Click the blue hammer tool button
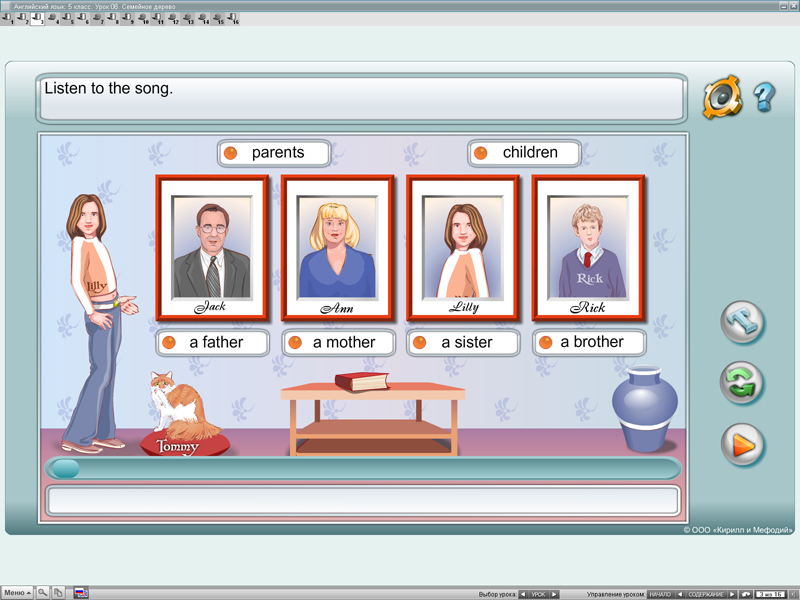 742,322
